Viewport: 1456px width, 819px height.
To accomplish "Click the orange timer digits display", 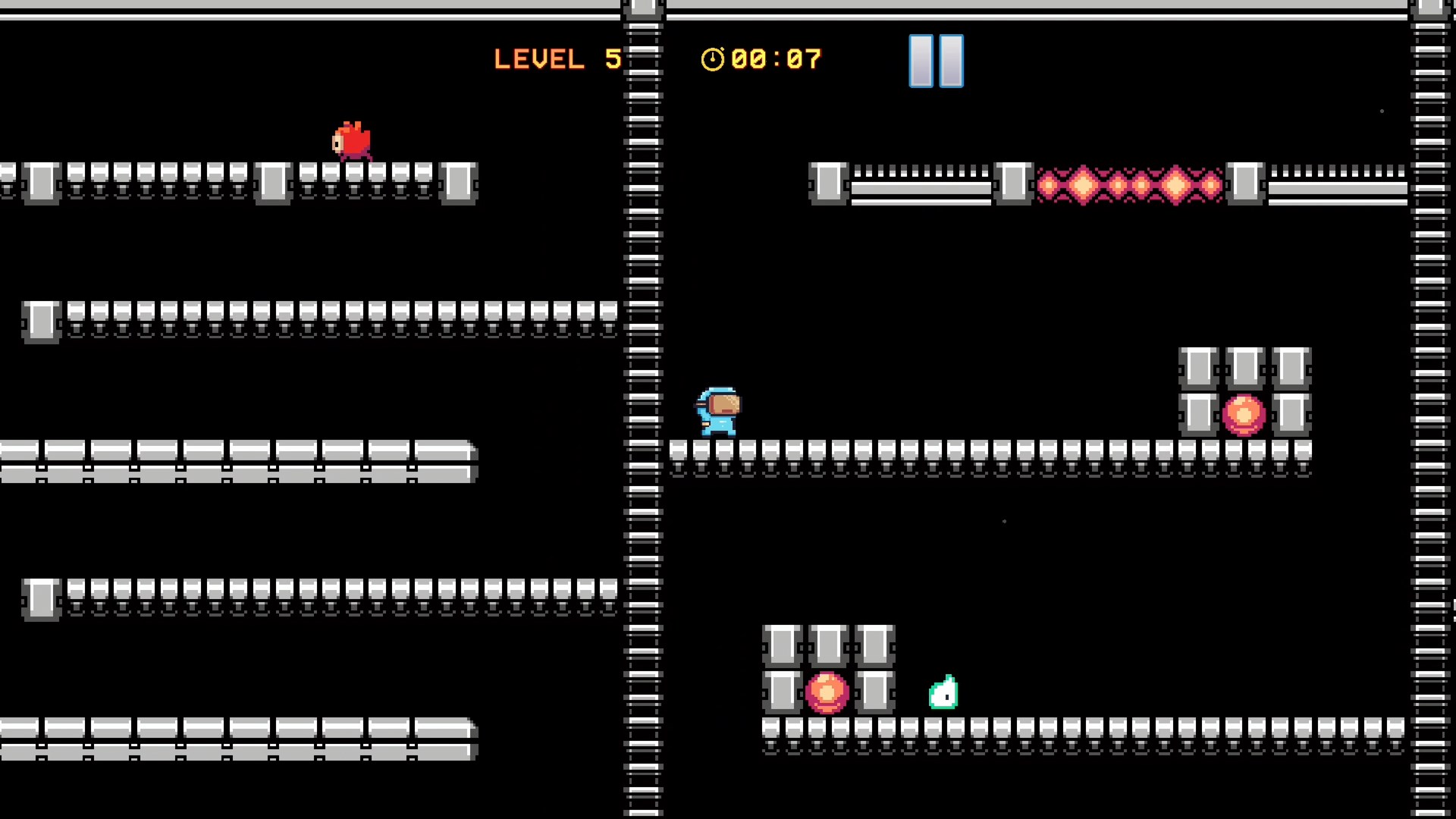I will (x=773, y=59).
